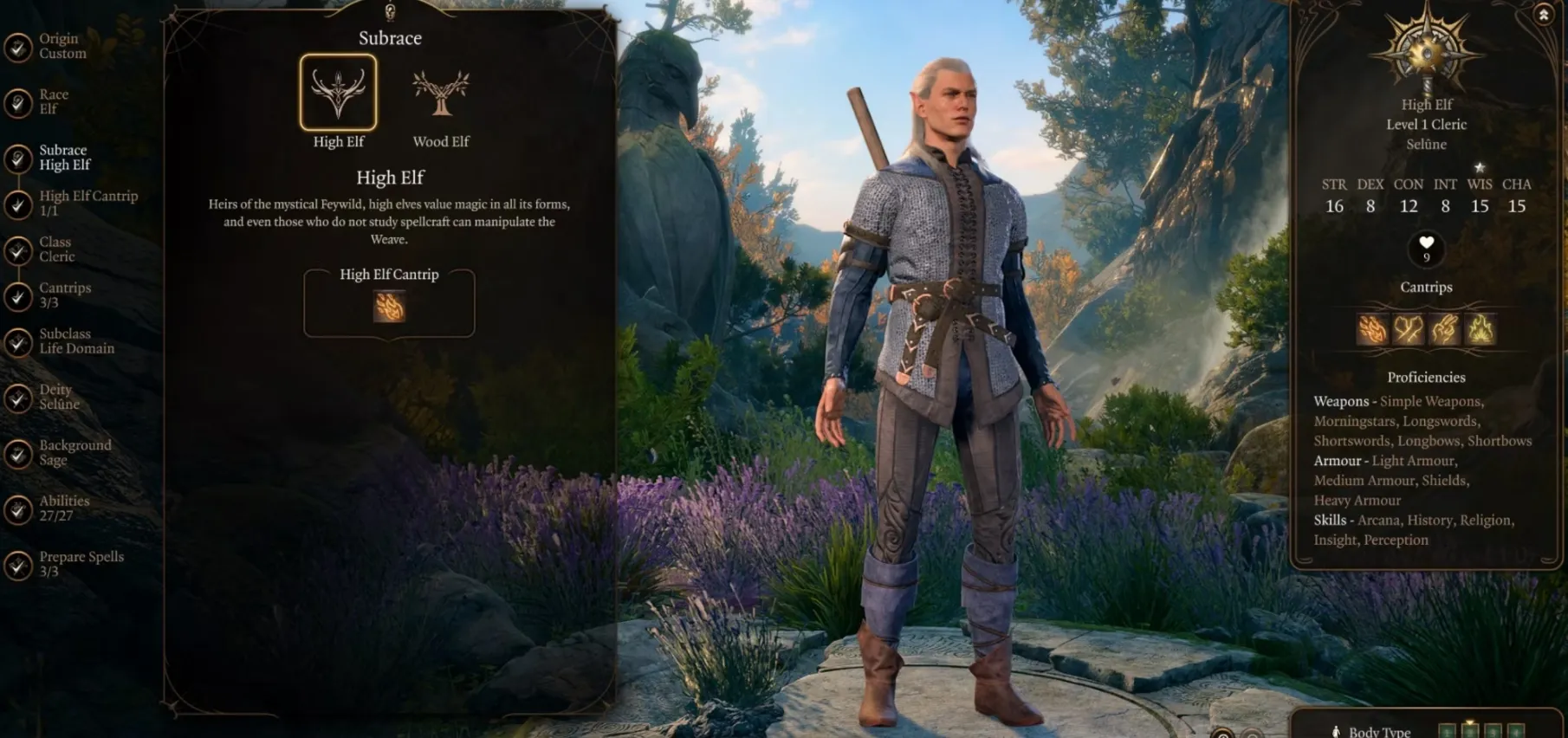Screen dimensions: 1568x738
Task: Open the Cantrips 3/3 step
Action: tap(64, 295)
